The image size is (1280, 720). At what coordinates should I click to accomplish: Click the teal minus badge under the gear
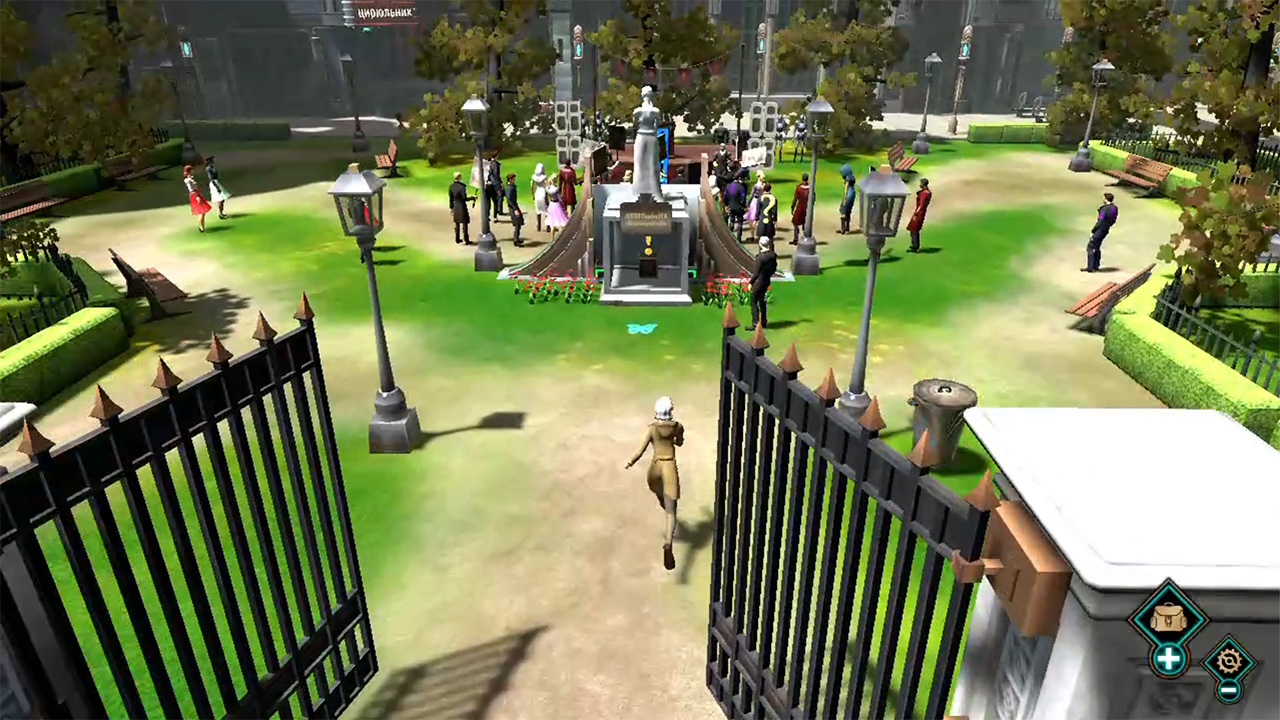pos(1230,692)
